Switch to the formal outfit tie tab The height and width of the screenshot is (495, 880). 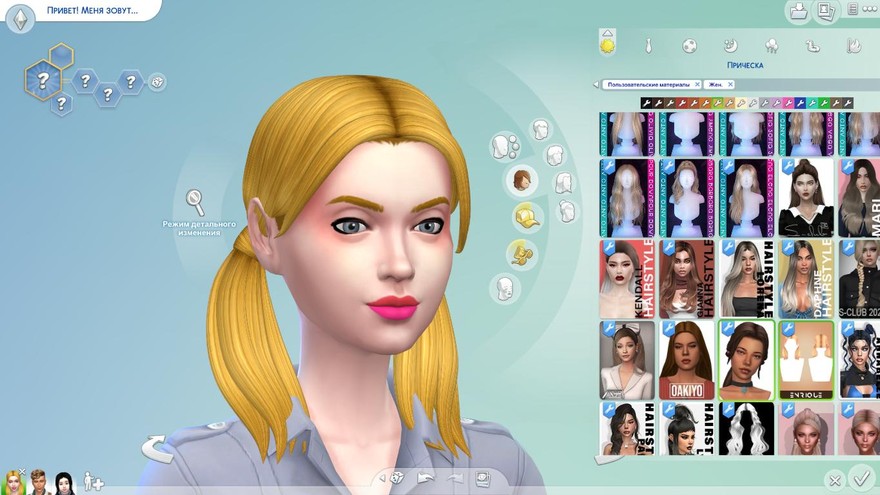648,45
